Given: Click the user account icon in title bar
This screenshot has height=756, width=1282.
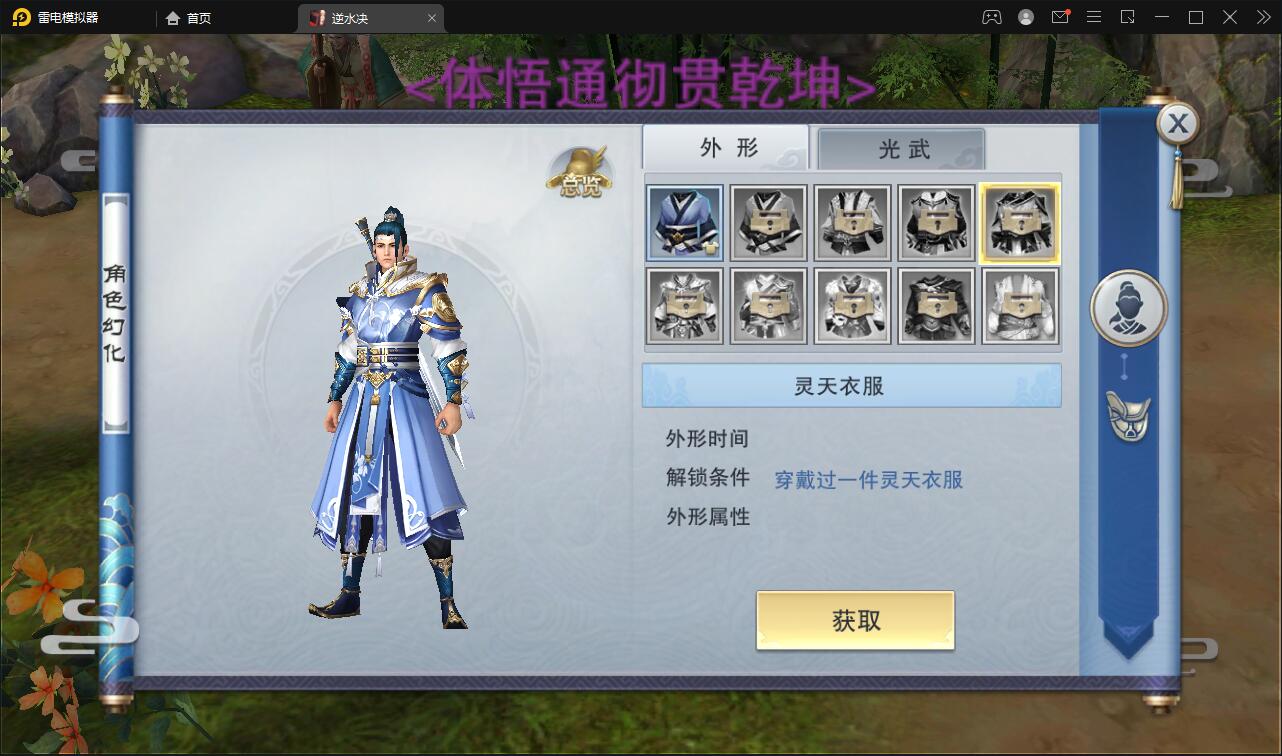Looking at the screenshot, I should click(x=1026, y=17).
